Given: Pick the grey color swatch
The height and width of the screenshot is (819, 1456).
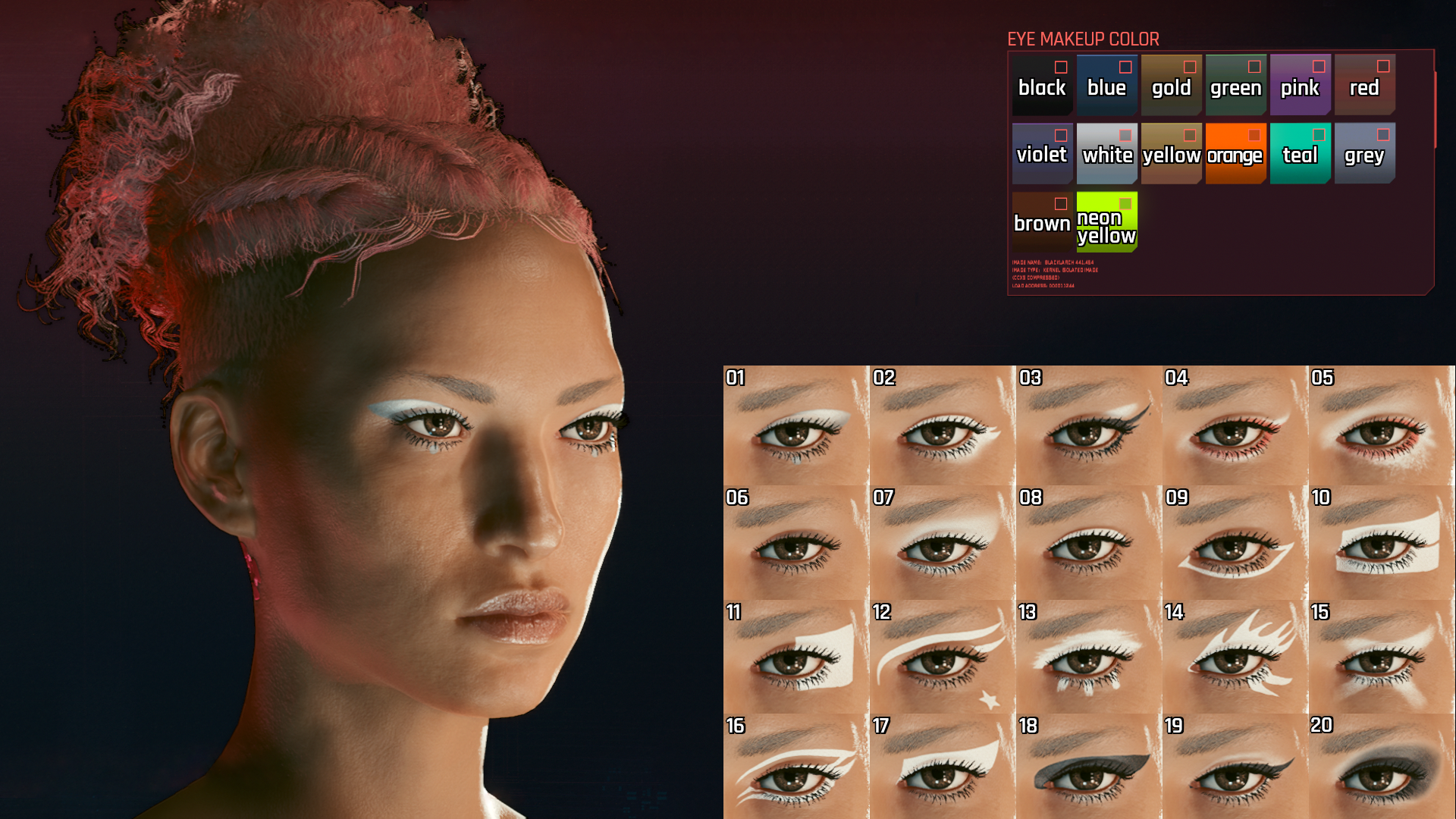Looking at the screenshot, I should coord(1364,153).
